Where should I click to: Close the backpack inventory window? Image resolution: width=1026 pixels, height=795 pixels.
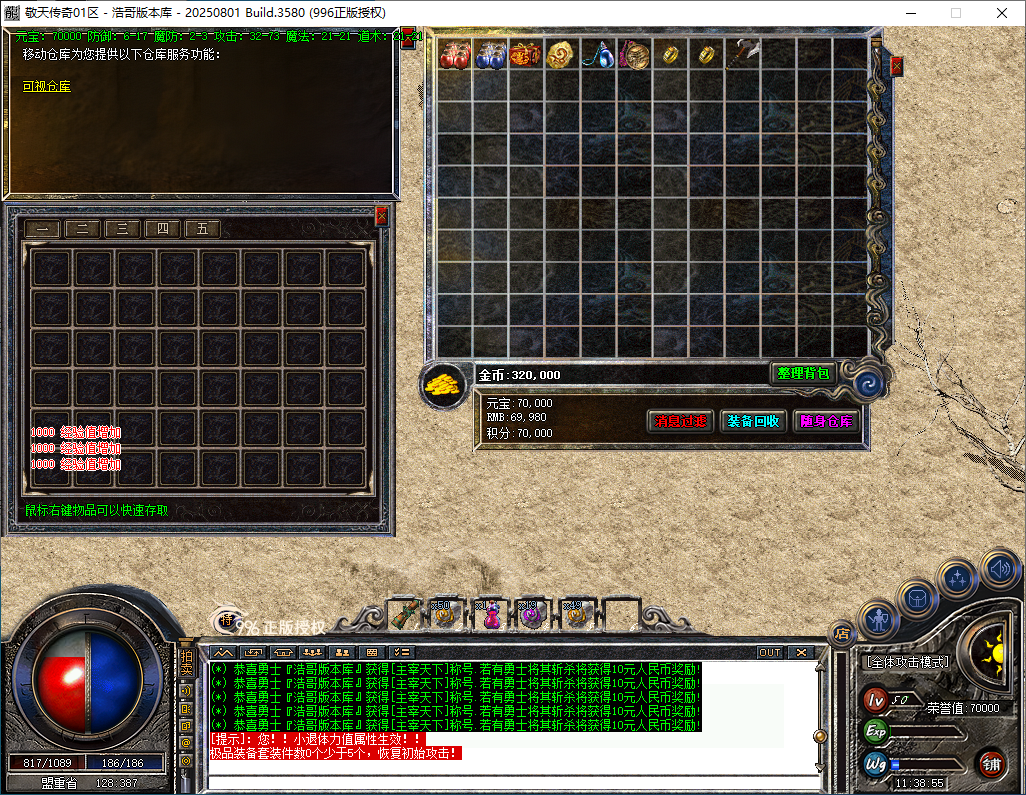[896, 66]
